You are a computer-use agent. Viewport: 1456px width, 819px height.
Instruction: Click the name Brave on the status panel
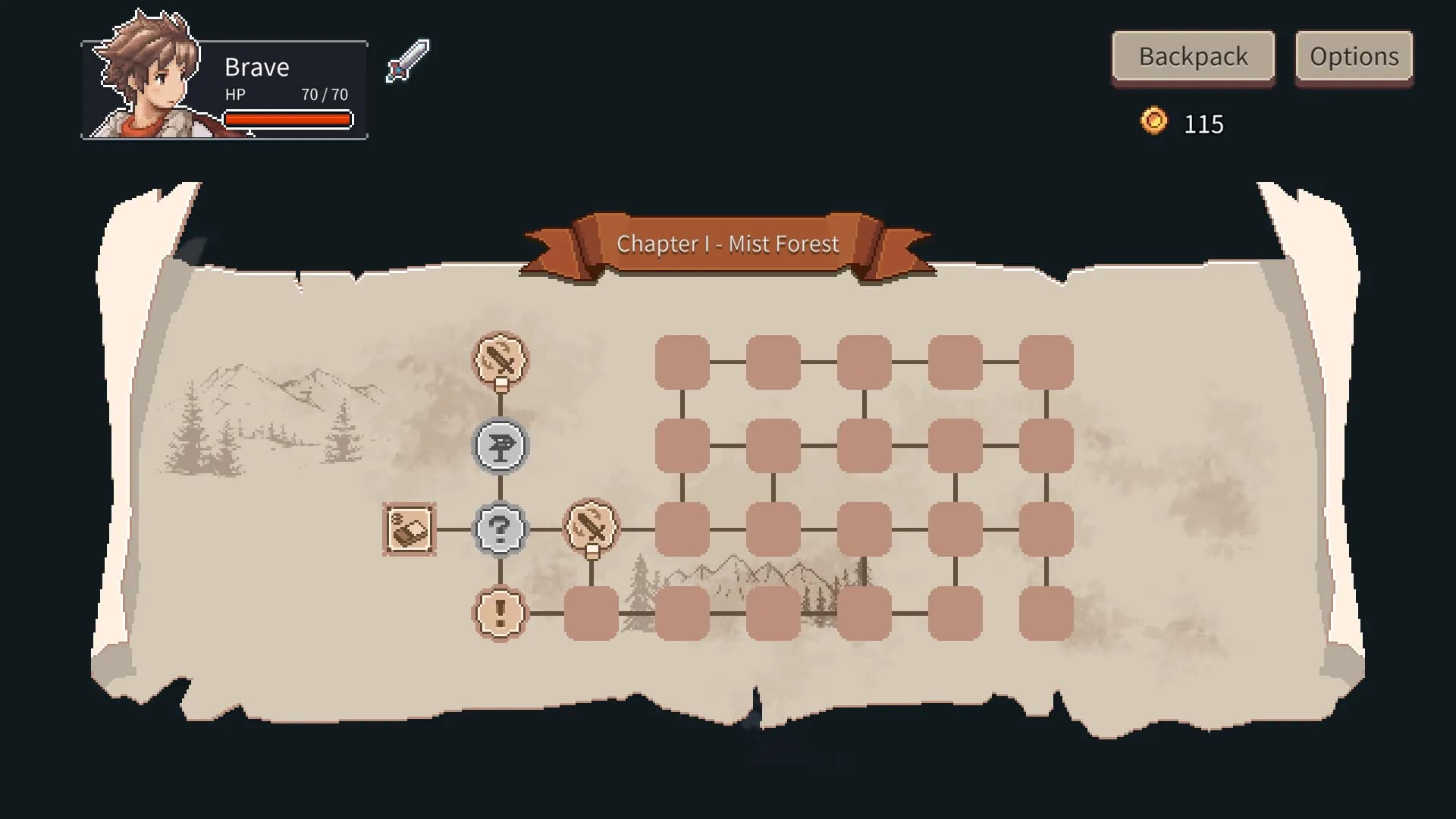tap(256, 67)
